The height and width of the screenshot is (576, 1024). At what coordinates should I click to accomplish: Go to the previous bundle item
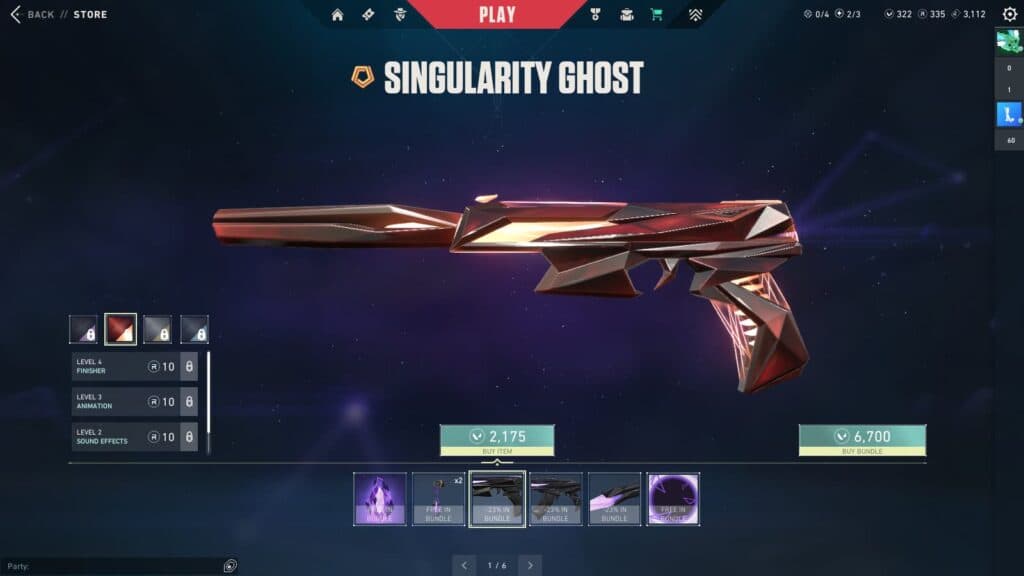point(464,565)
